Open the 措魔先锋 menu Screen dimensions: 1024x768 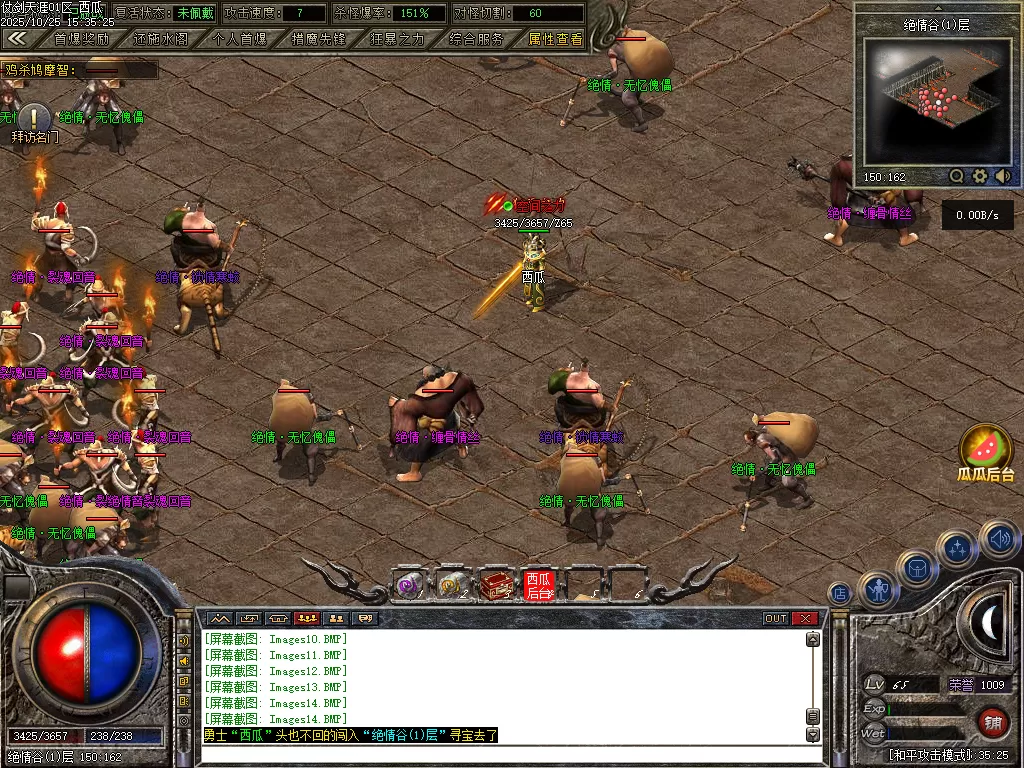click(318, 39)
